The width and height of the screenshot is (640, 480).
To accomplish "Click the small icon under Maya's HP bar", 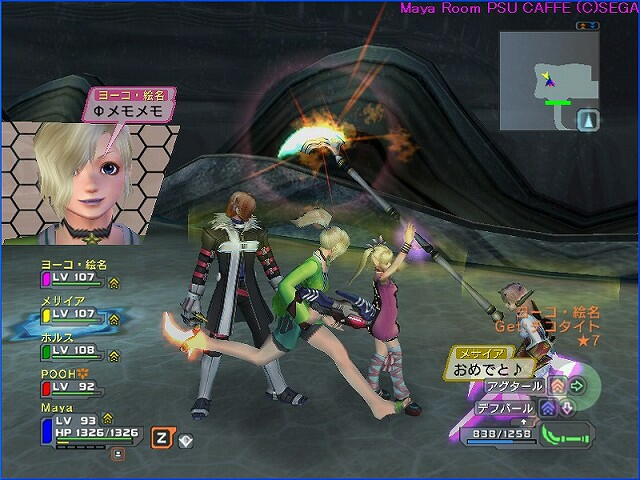I will [118, 453].
